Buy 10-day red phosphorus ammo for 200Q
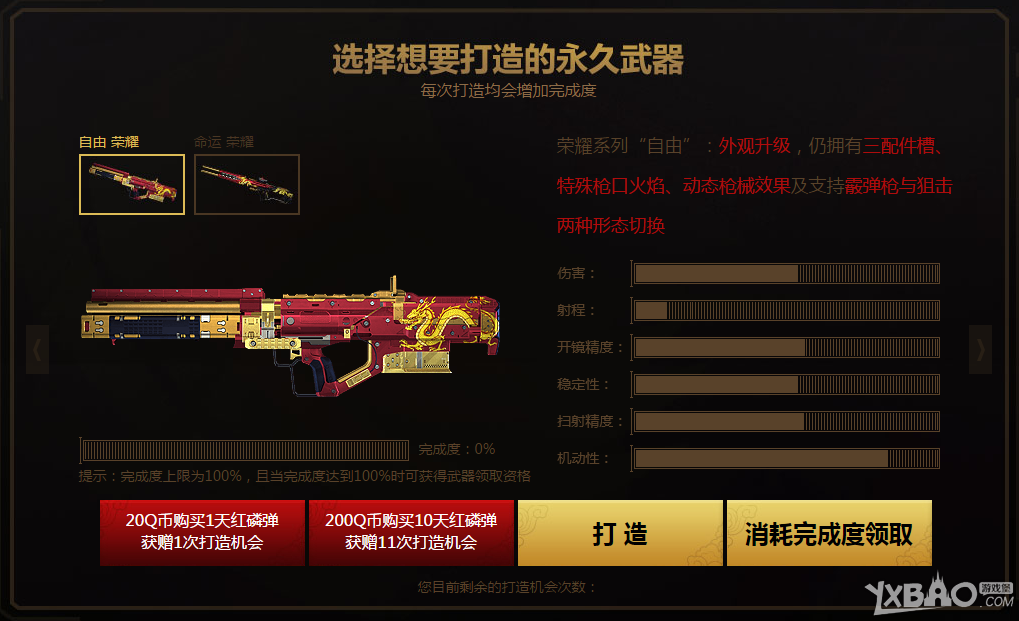Screen dimensions: 1019x621 [411, 532]
